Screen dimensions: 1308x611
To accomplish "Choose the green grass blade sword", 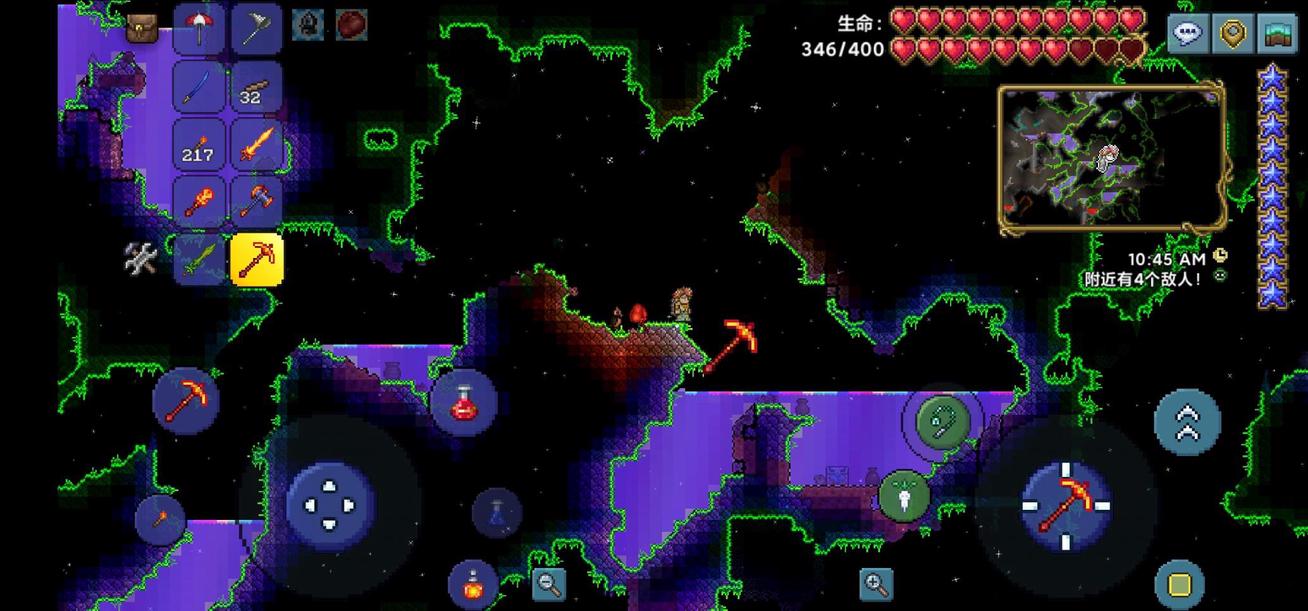I will [x=199, y=260].
